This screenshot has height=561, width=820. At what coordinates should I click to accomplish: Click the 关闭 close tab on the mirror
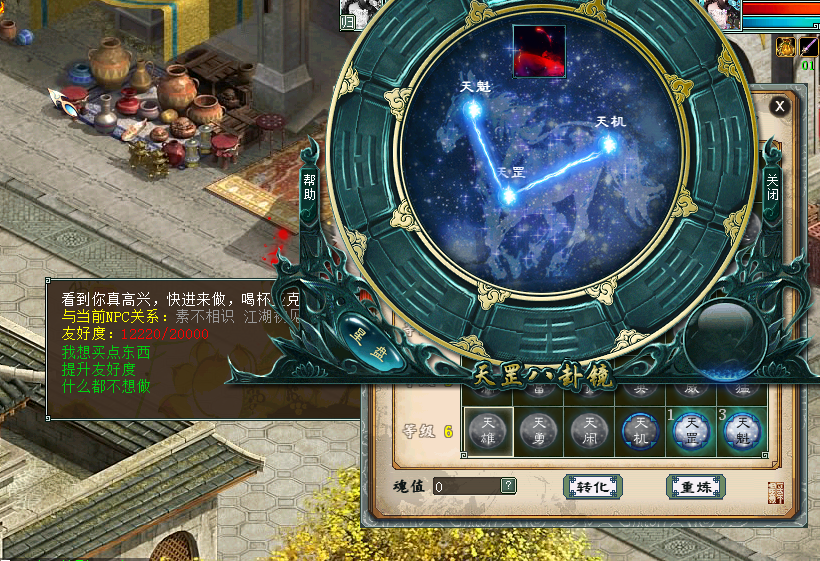[772, 187]
